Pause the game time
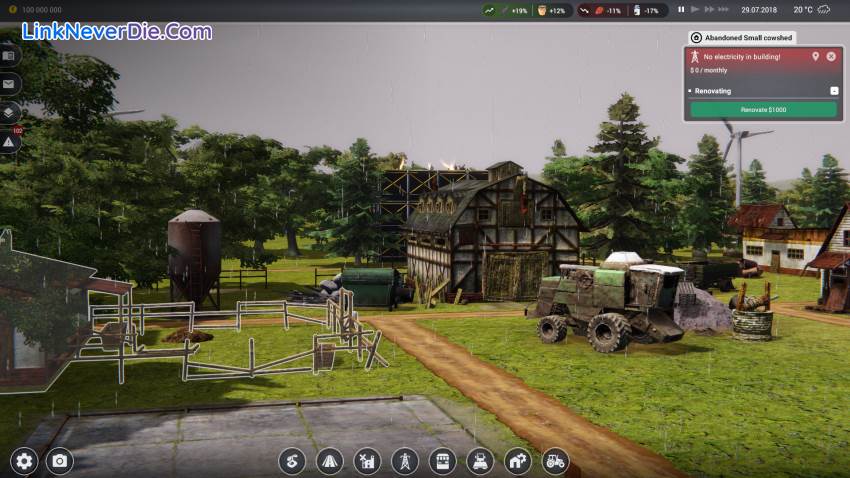The image size is (850, 478). 681,9
